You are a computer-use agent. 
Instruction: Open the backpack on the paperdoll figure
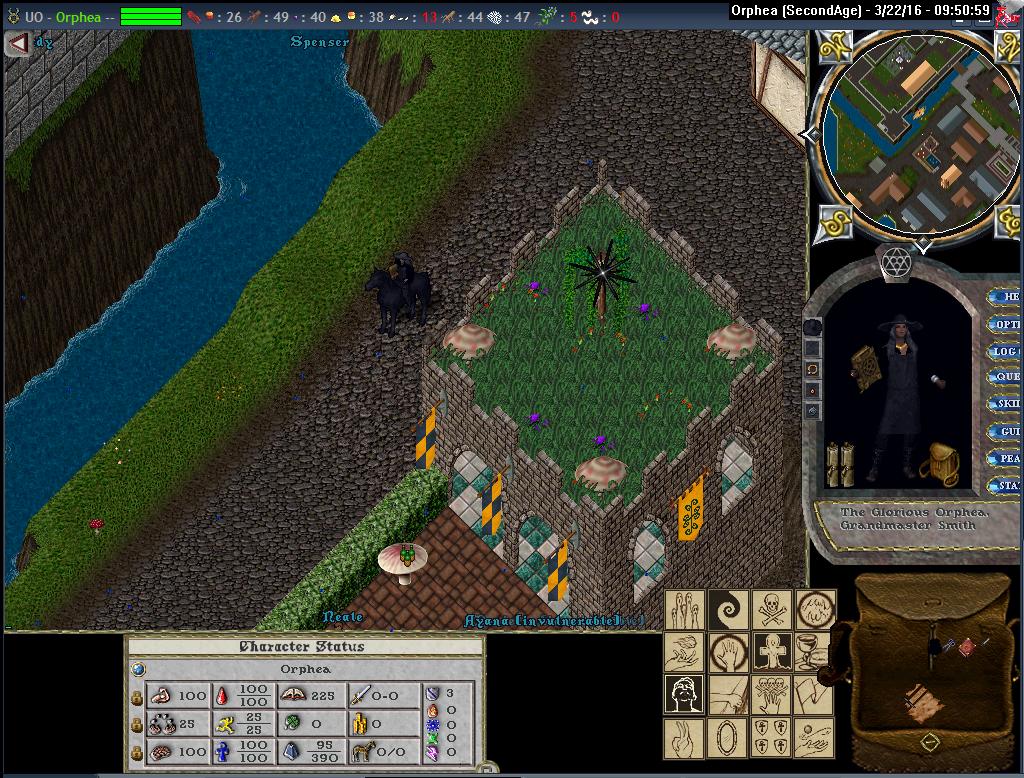(x=939, y=464)
